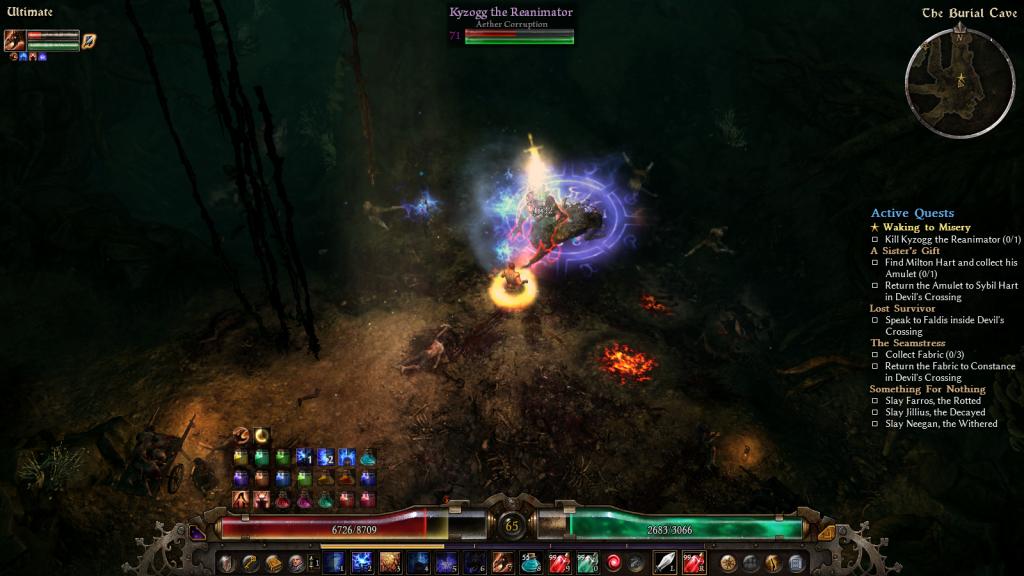Activate the skill in hotbar slot 1
This screenshot has width=1024, height=576.
point(334,562)
